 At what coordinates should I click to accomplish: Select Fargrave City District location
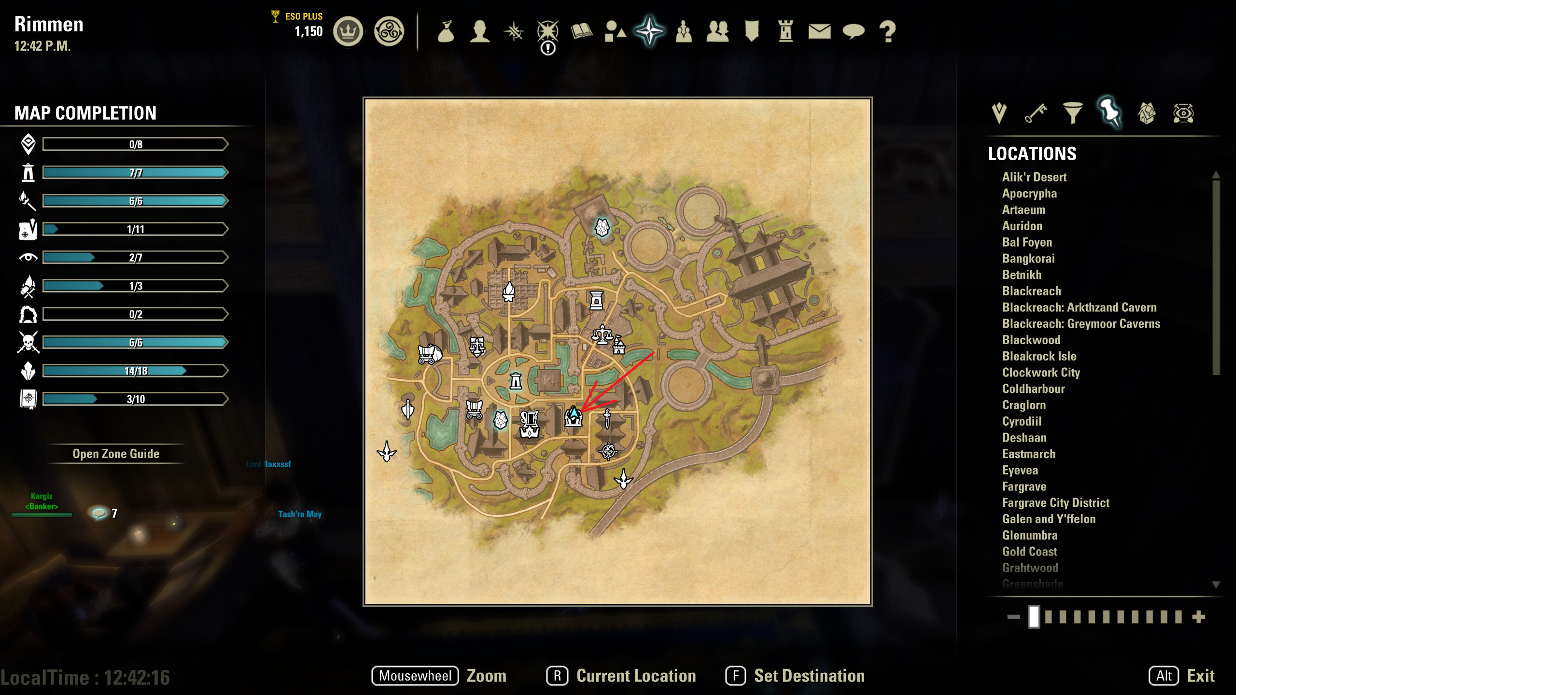click(1055, 503)
